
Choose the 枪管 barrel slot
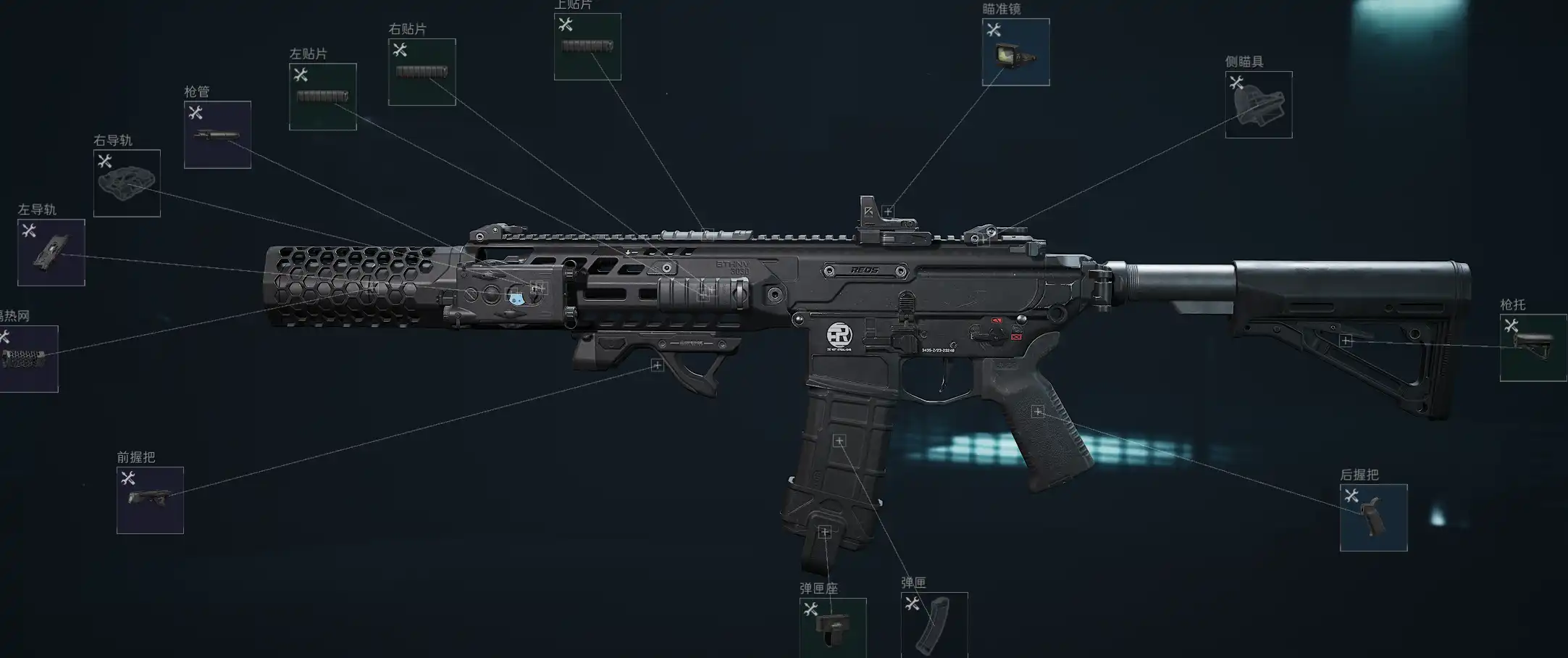coord(217,135)
